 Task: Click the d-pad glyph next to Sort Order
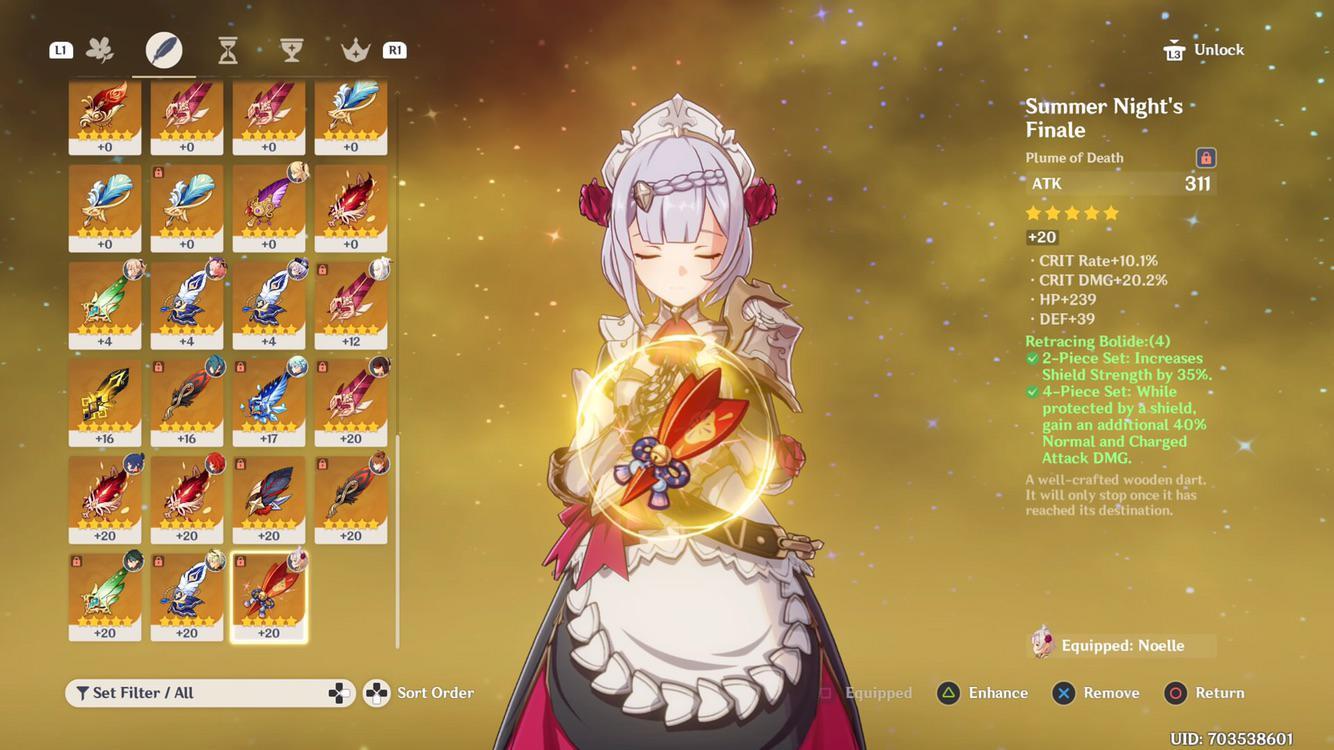pos(373,691)
